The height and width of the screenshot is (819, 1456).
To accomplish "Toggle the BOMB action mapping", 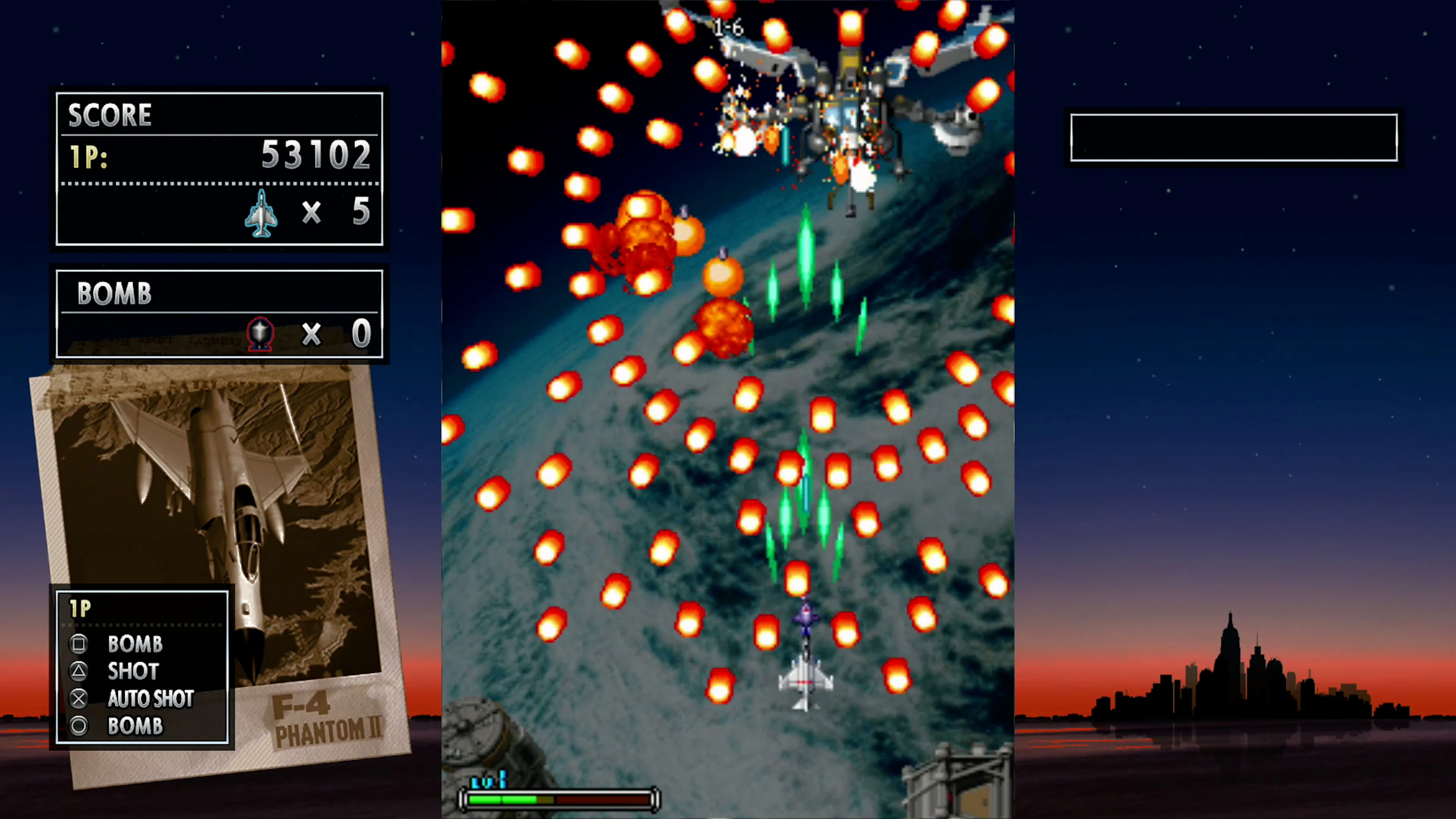I will [135, 644].
